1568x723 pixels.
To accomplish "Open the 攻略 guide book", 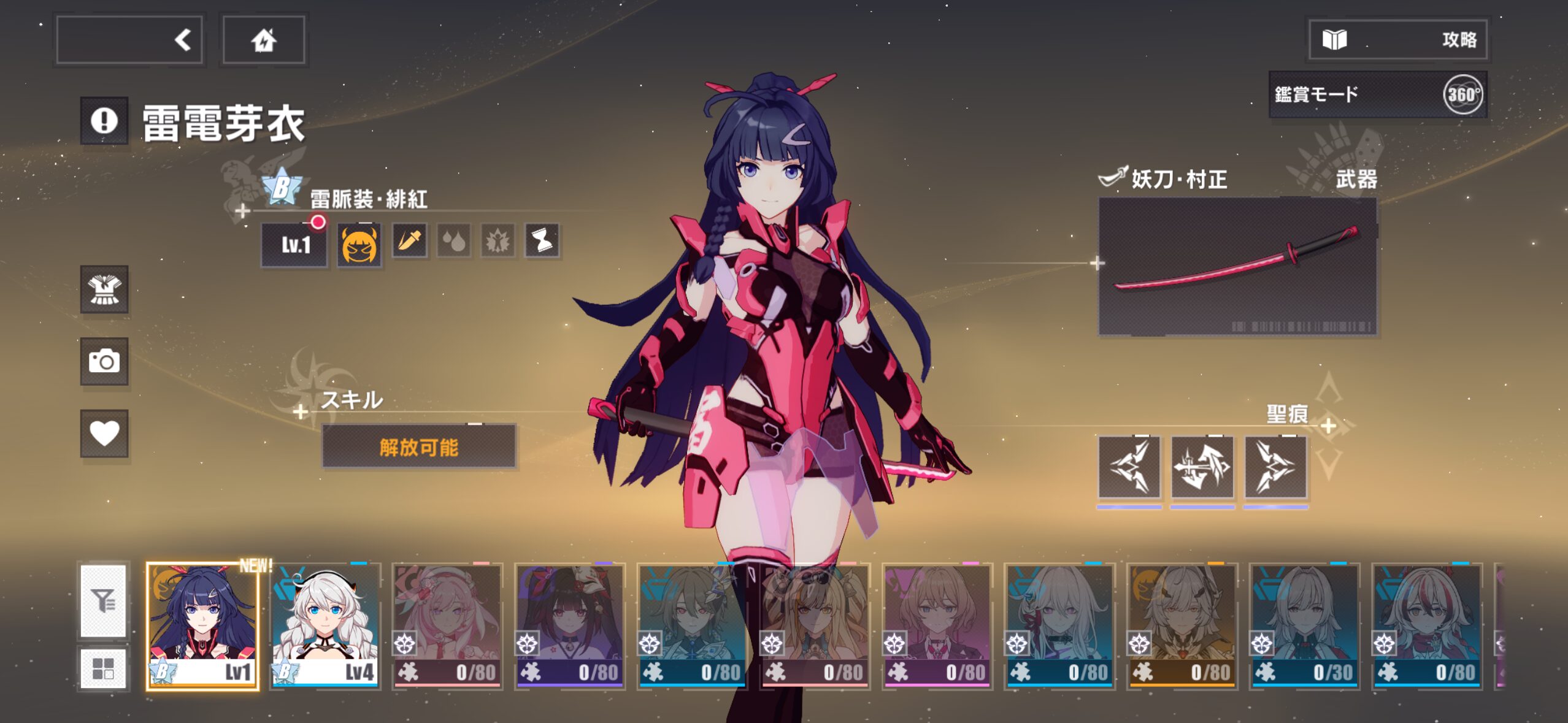I will 1397,40.
